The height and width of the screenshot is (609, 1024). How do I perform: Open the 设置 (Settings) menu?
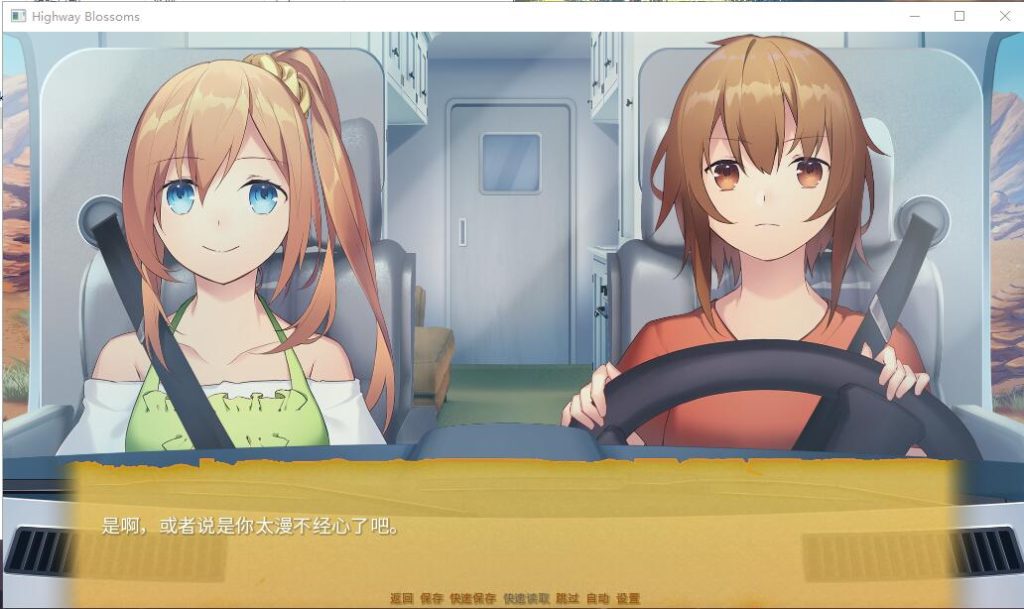(x=628, y=598)
